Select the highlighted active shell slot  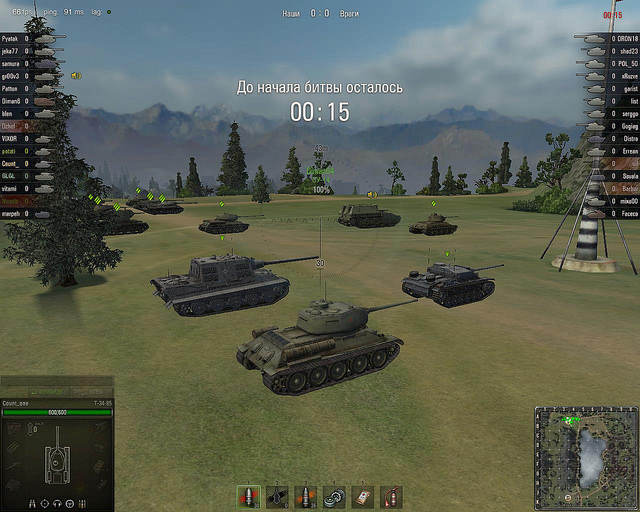tap(249, 495)
